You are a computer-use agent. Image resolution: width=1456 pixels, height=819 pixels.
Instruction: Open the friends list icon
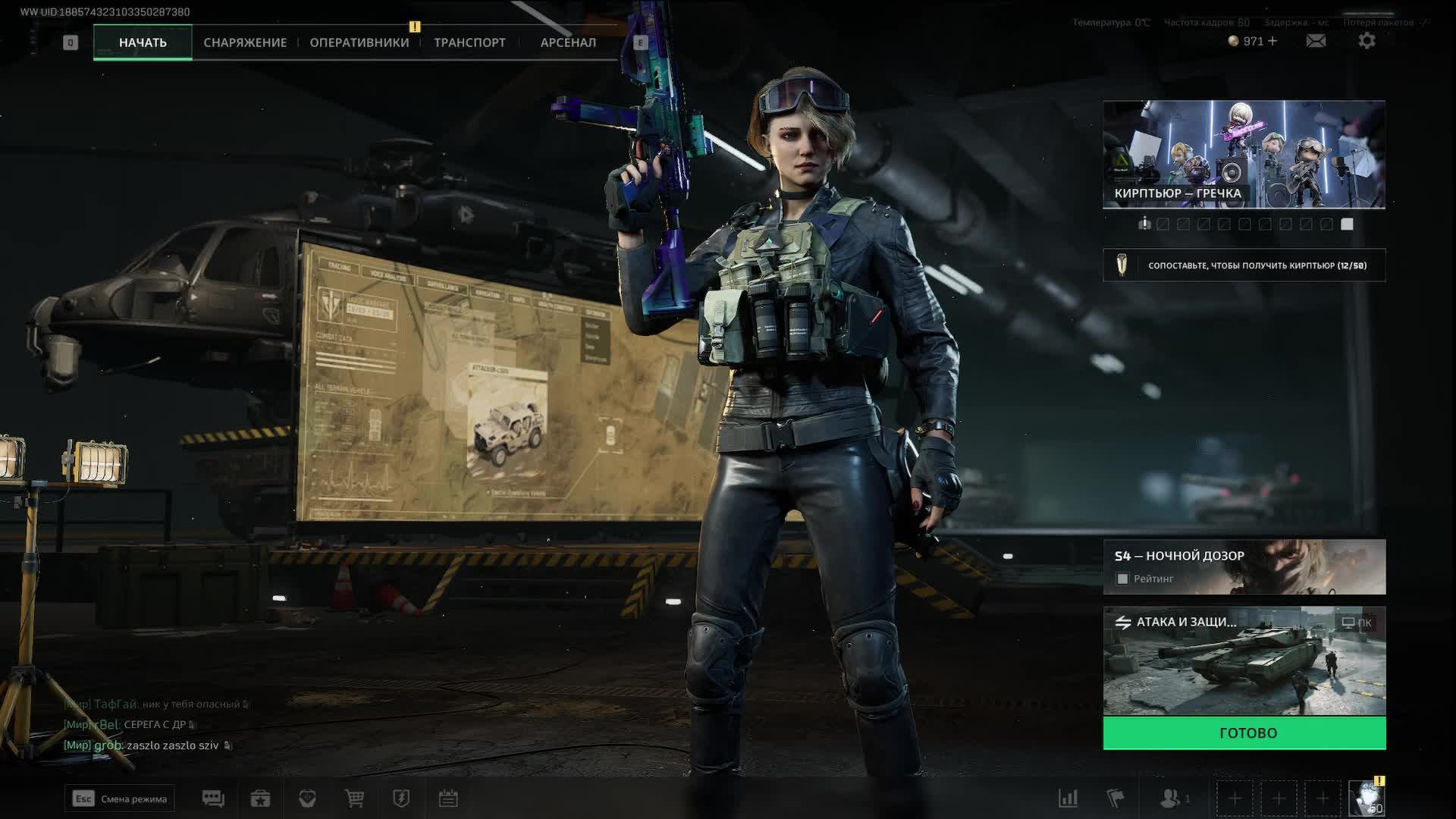(x=1172, y=798)
